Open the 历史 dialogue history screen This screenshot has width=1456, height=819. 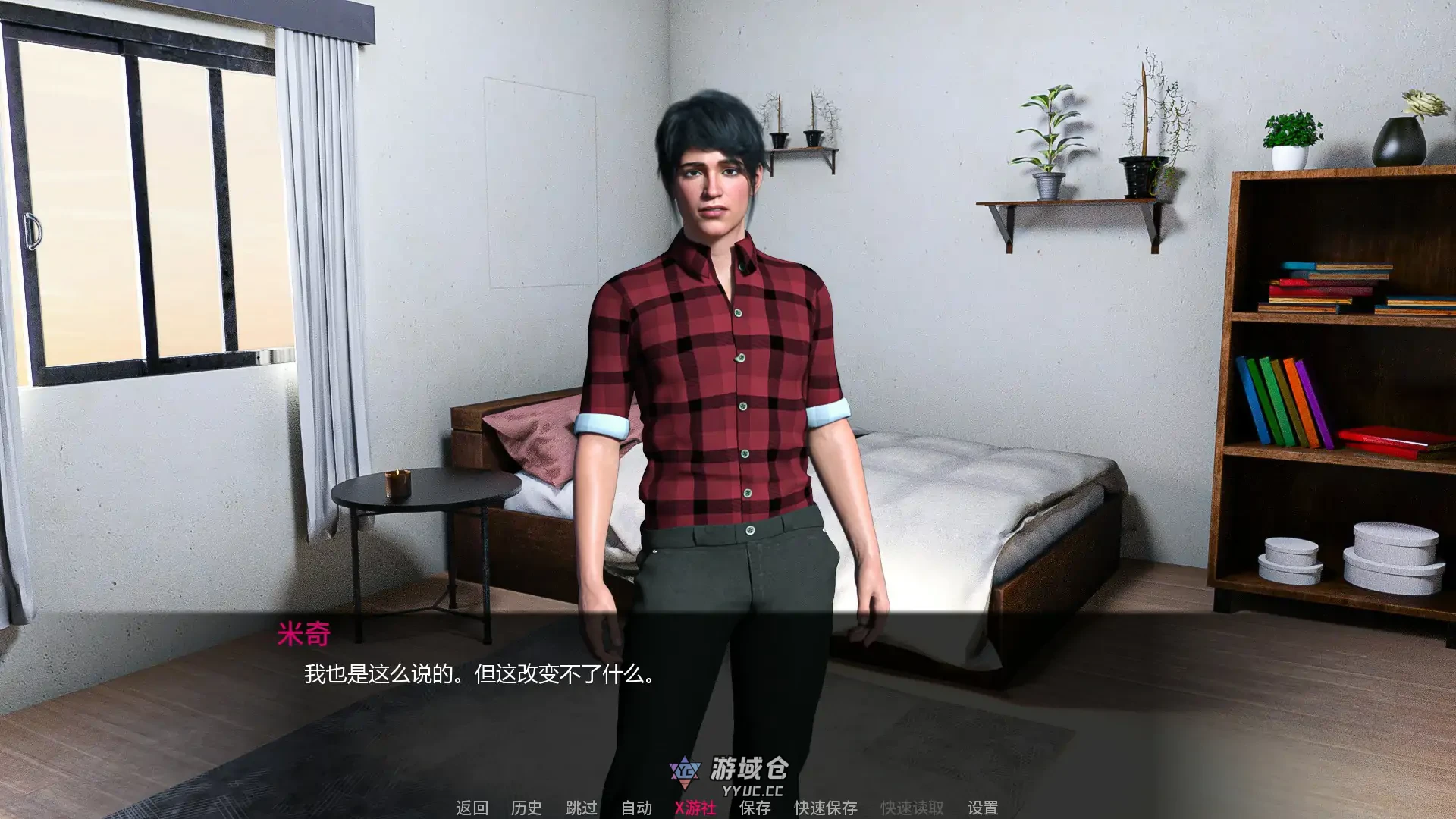tap(526, 808)
